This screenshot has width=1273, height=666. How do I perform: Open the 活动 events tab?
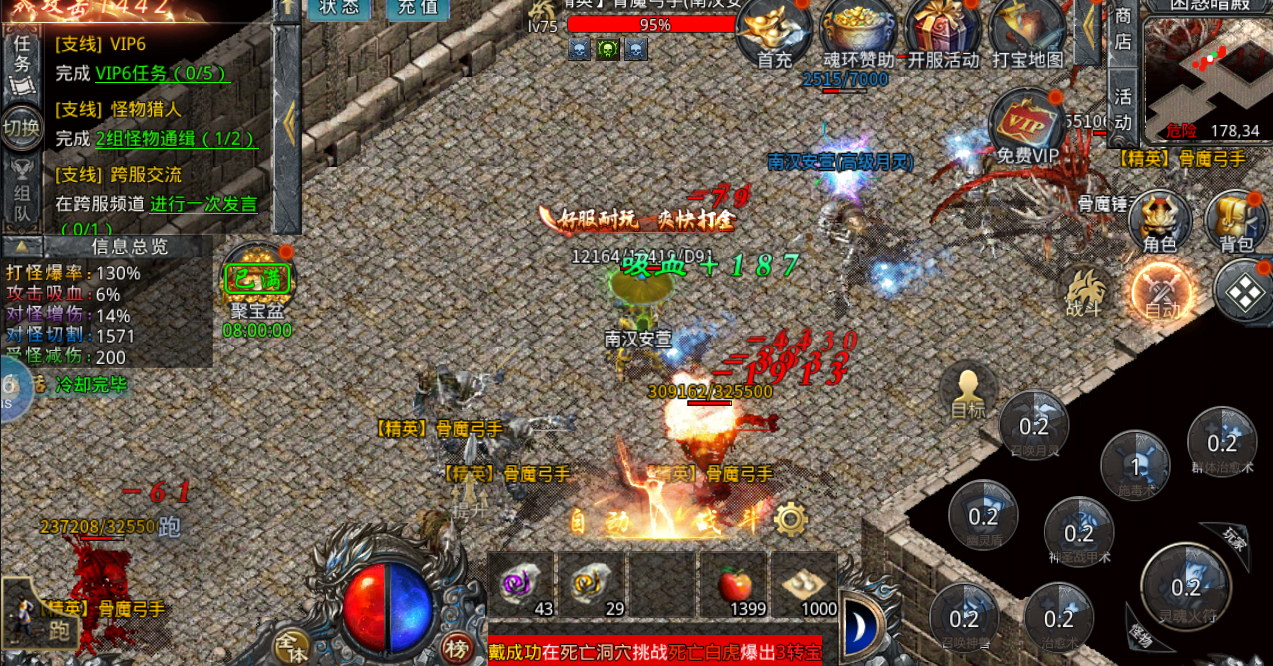point(1123,109)
